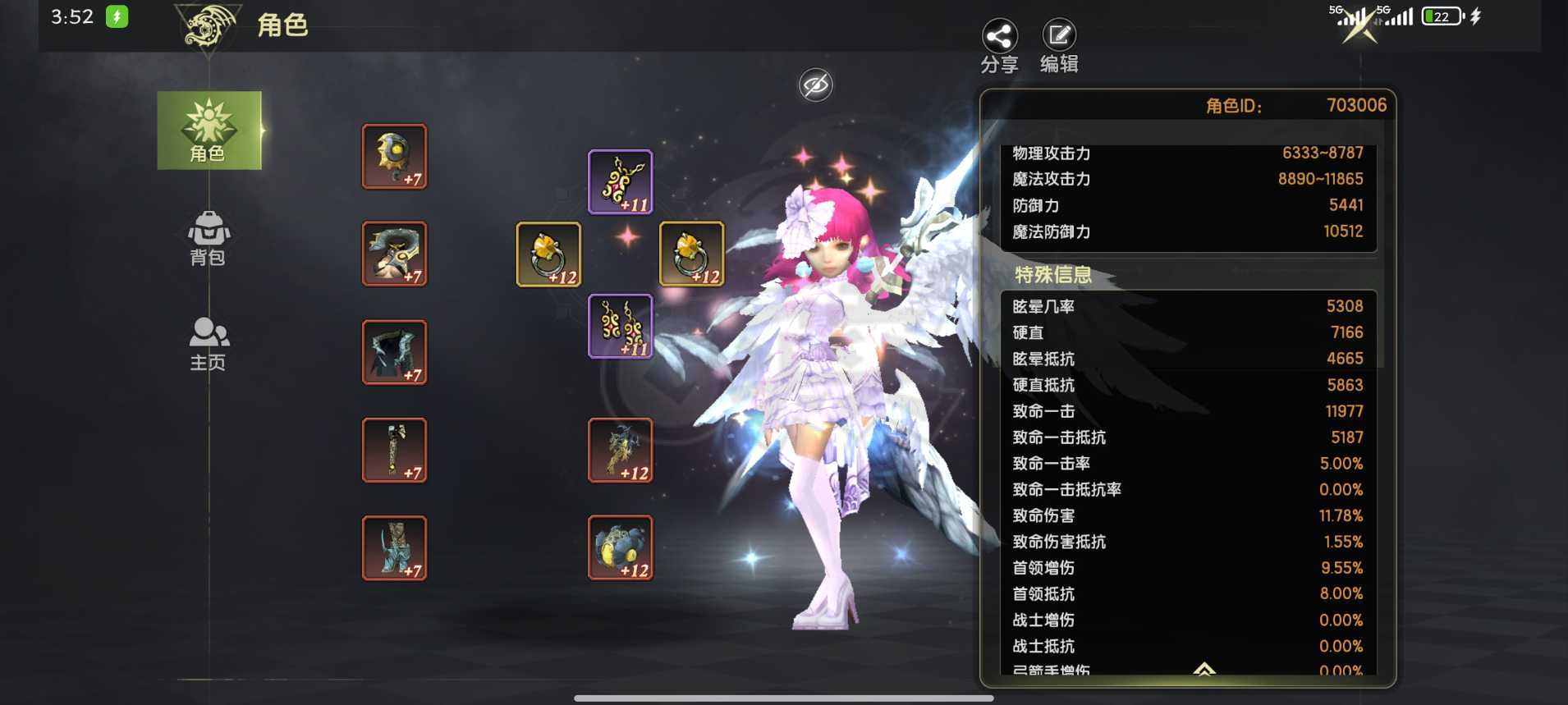This screenshot has height=705, width=1568.
Task: Toggle the eye-slash icon to hide the interface
Action: (x=814, y=84)
